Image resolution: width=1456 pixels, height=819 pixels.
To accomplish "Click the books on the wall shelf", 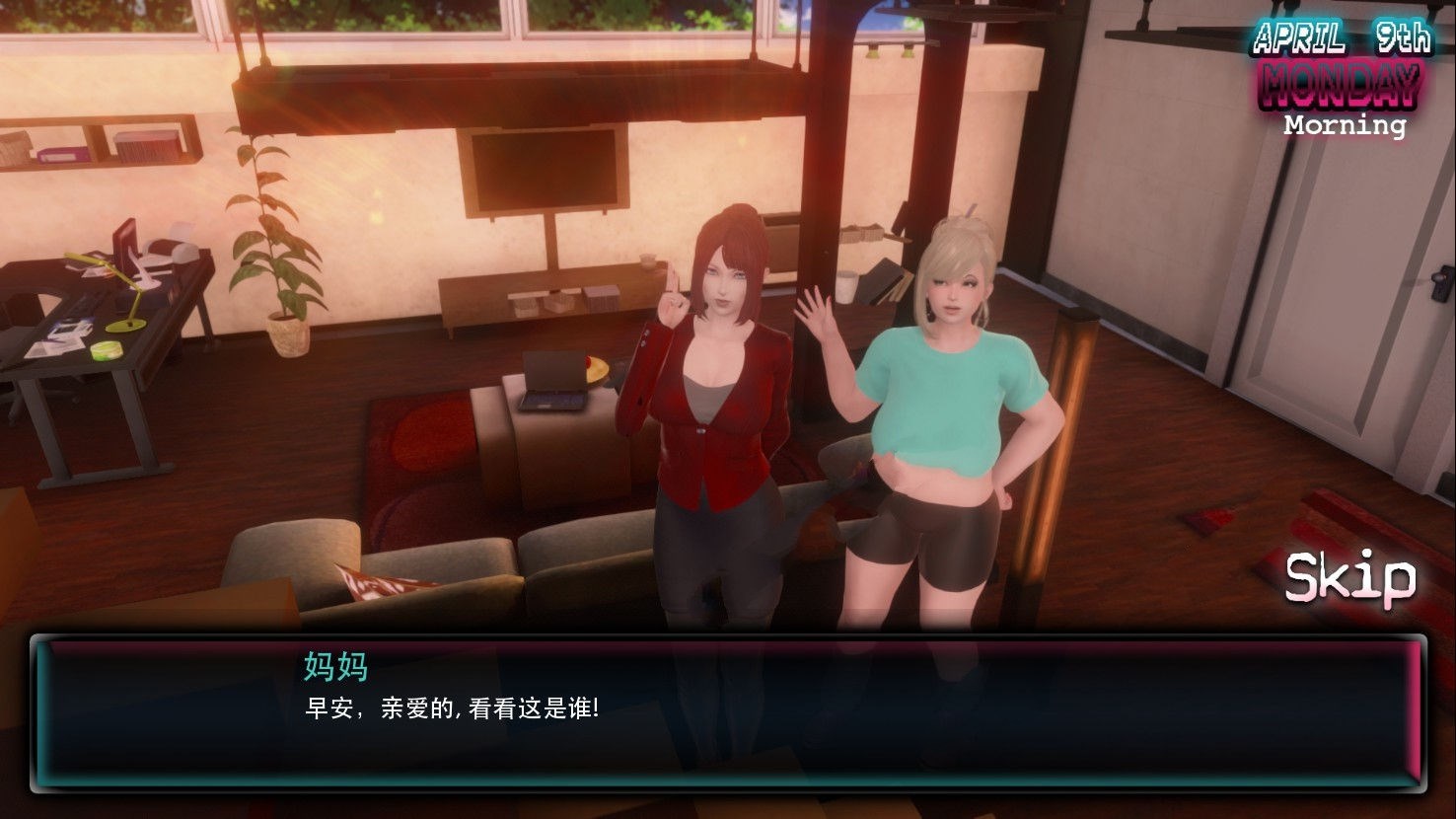I will pyautogui.click(x=148, y=146).
